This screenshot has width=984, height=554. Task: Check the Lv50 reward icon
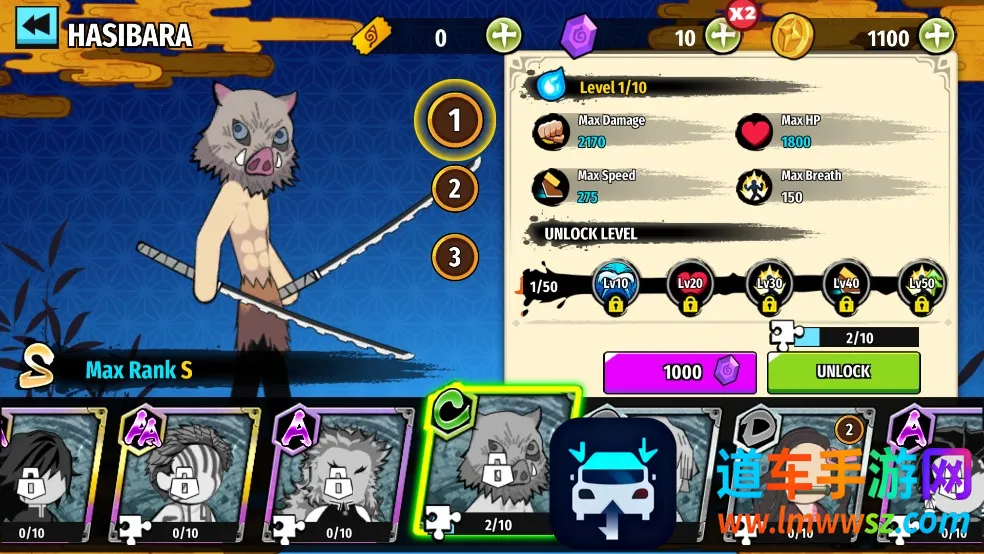(921, 285)
